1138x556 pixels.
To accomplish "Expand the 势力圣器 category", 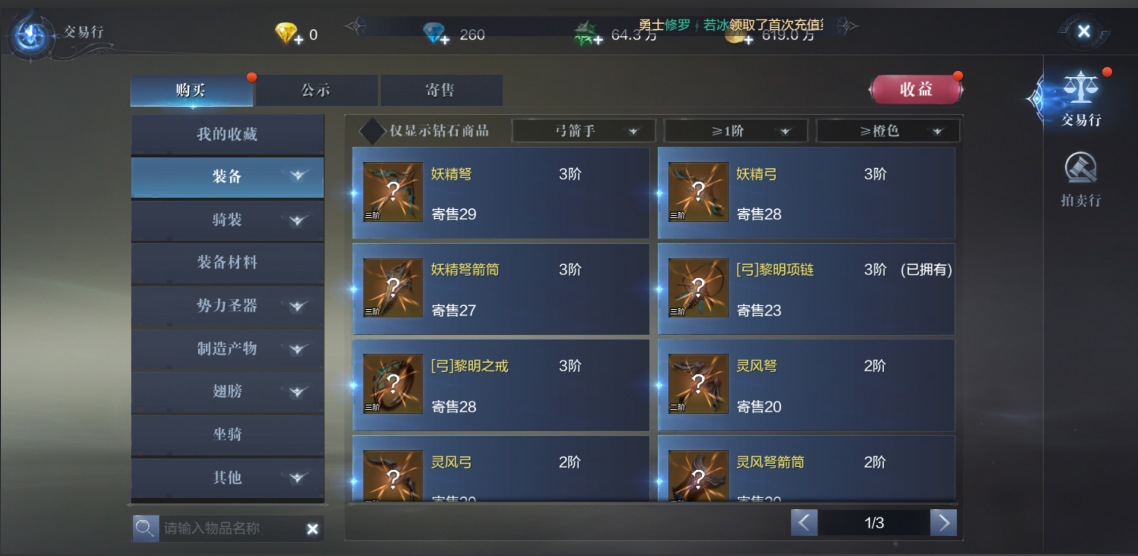I will tap(227, 306).
